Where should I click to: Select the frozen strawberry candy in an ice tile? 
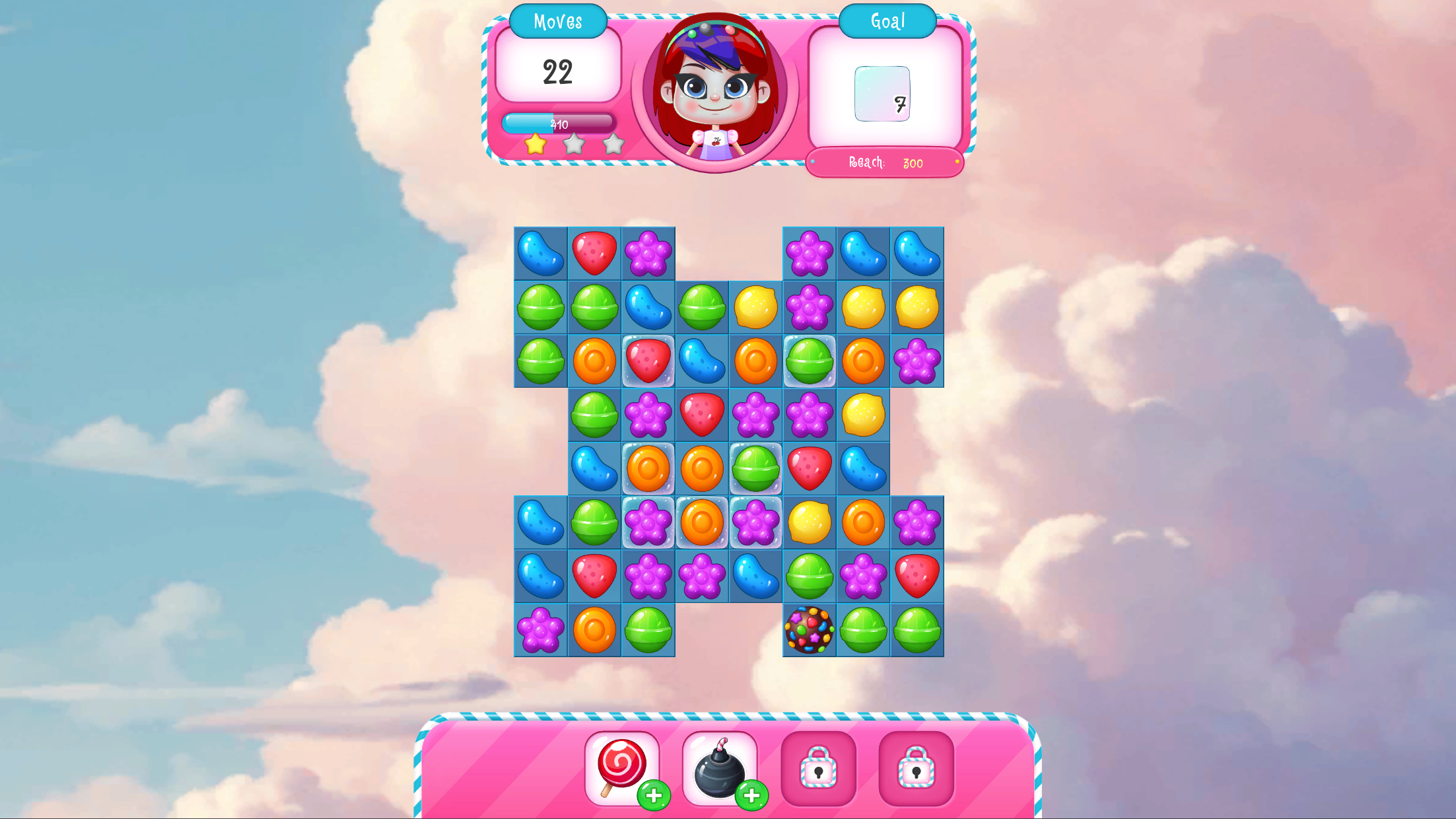649,360
